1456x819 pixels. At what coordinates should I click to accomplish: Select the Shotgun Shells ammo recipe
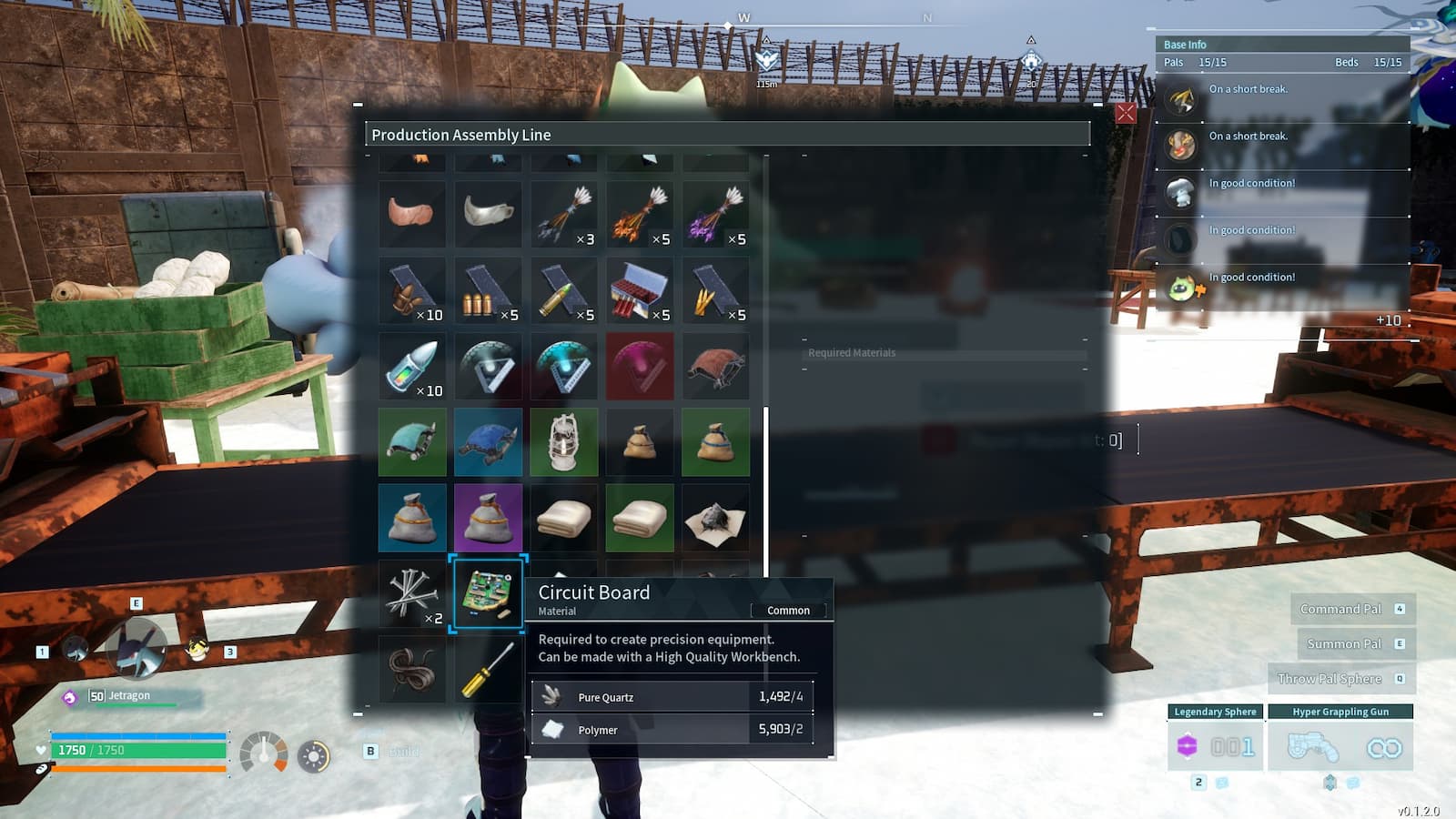pos(640,291)
